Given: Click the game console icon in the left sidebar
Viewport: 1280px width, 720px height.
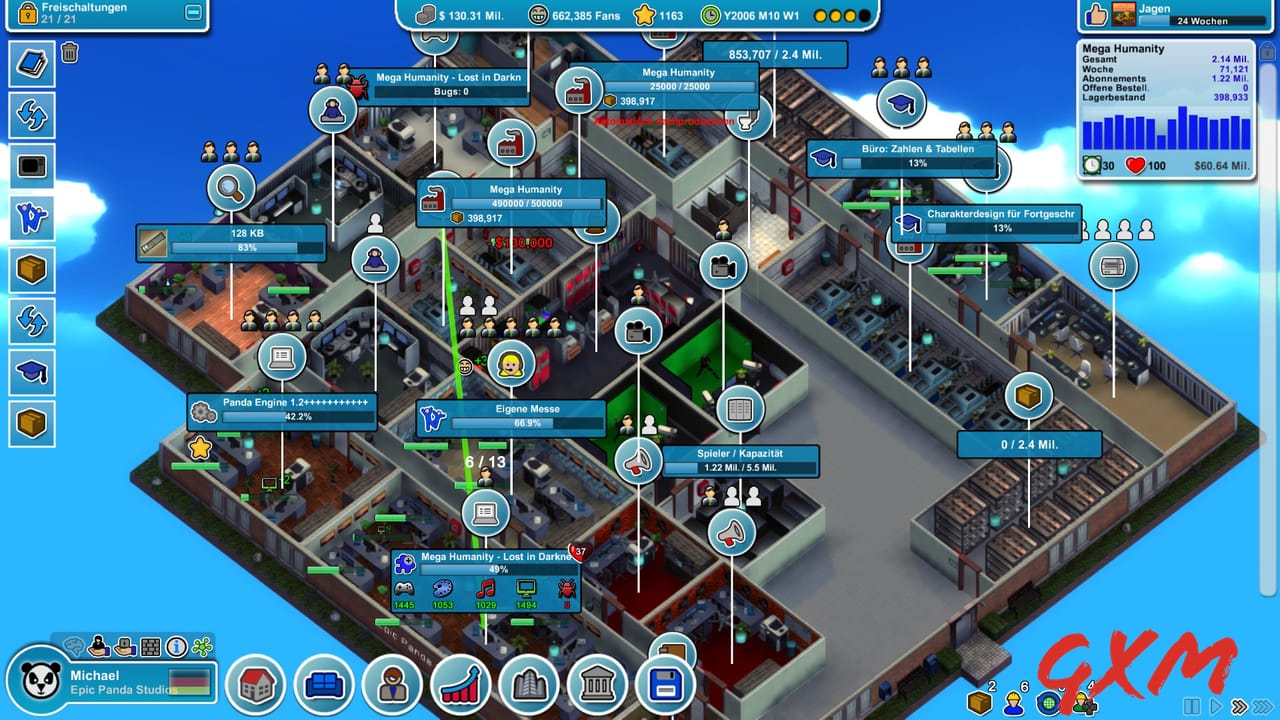Looking at the screenshot, I should coord(31,167).
